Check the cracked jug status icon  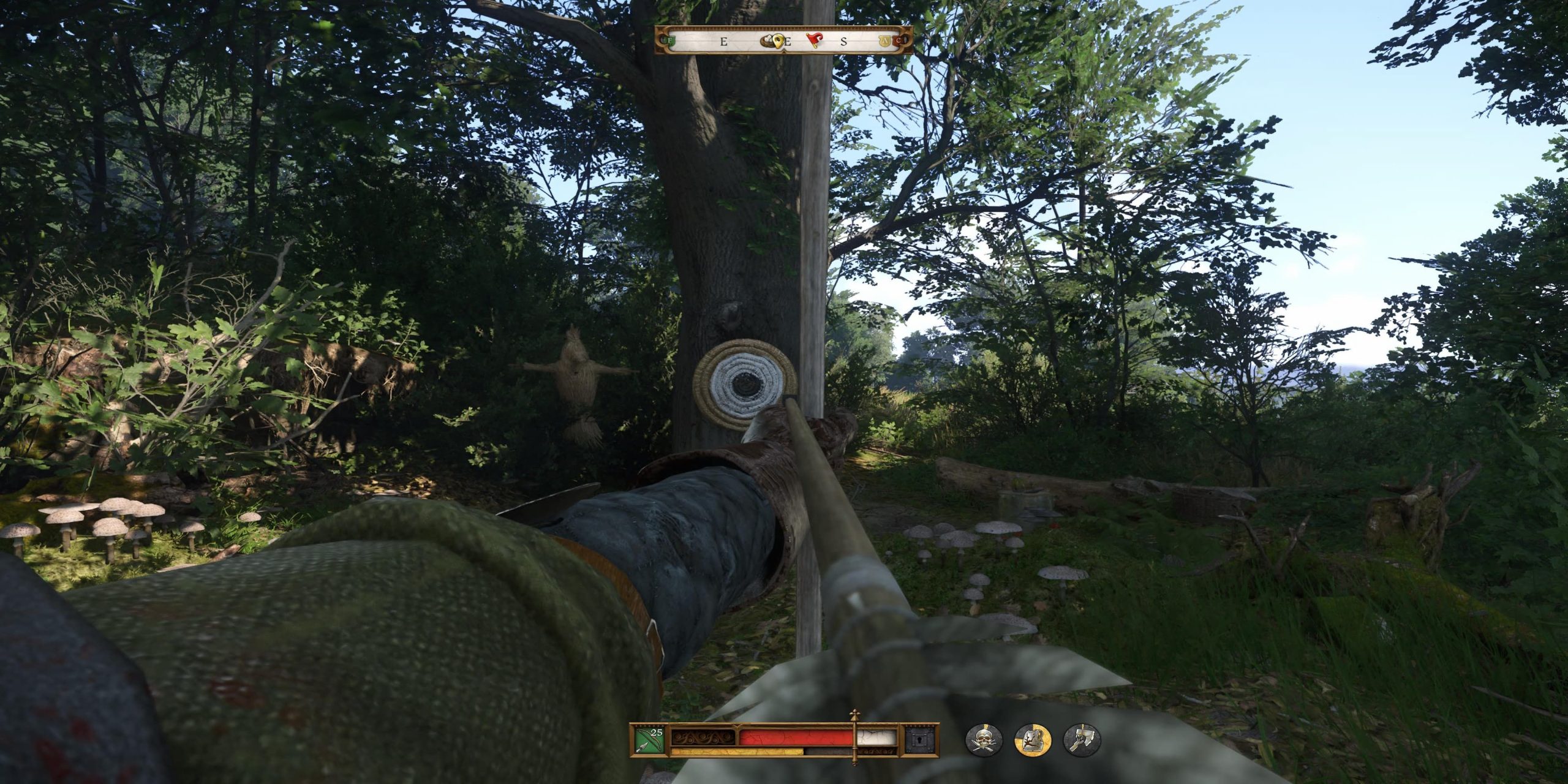[x=1033, y=741]
